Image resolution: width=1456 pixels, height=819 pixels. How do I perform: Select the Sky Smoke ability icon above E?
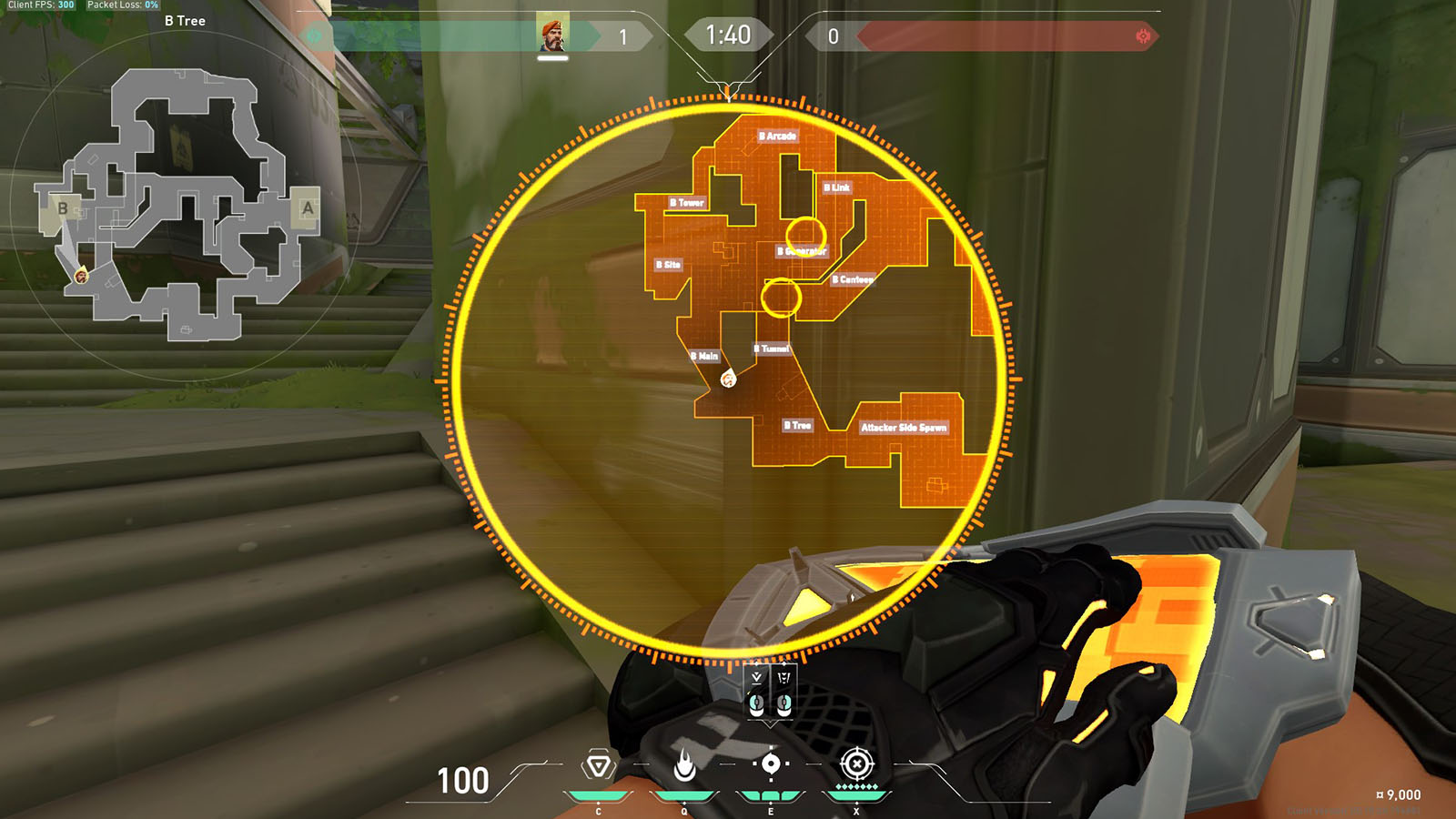tap(771, 765)
